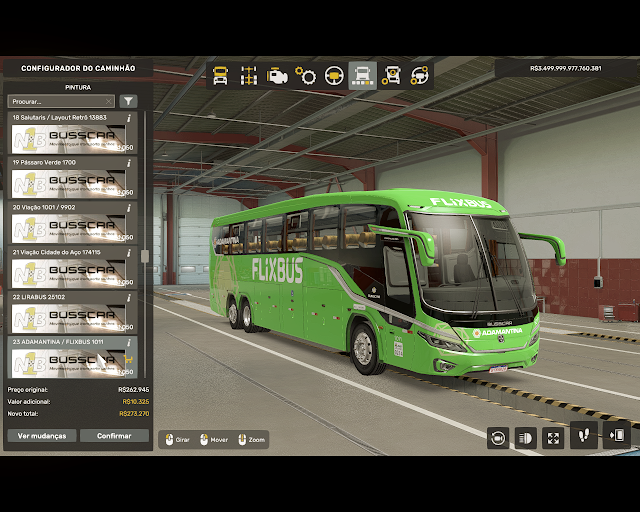Type in the Procurar search field
Image resolution: width=640 pixels, height=512 pixels.
[60, 101]
